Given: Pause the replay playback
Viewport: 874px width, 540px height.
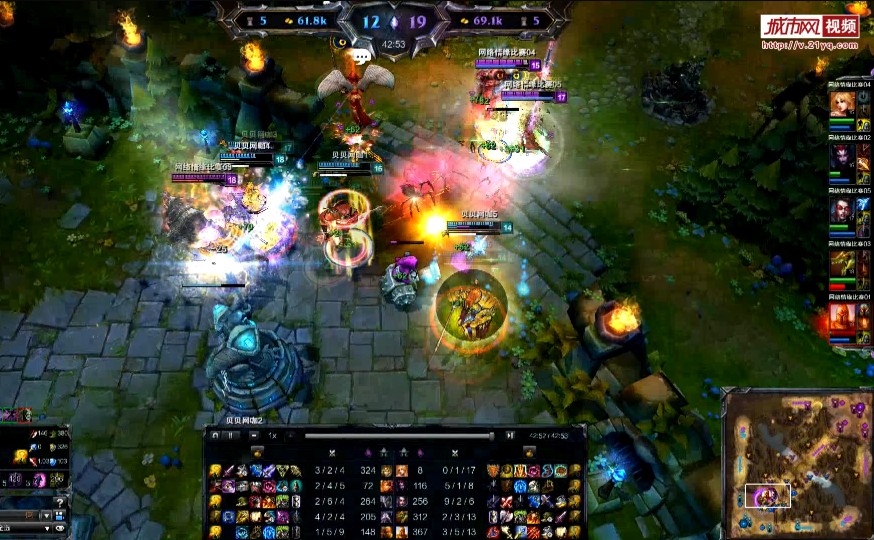Looking at the screenshot, I should point(231,435).
